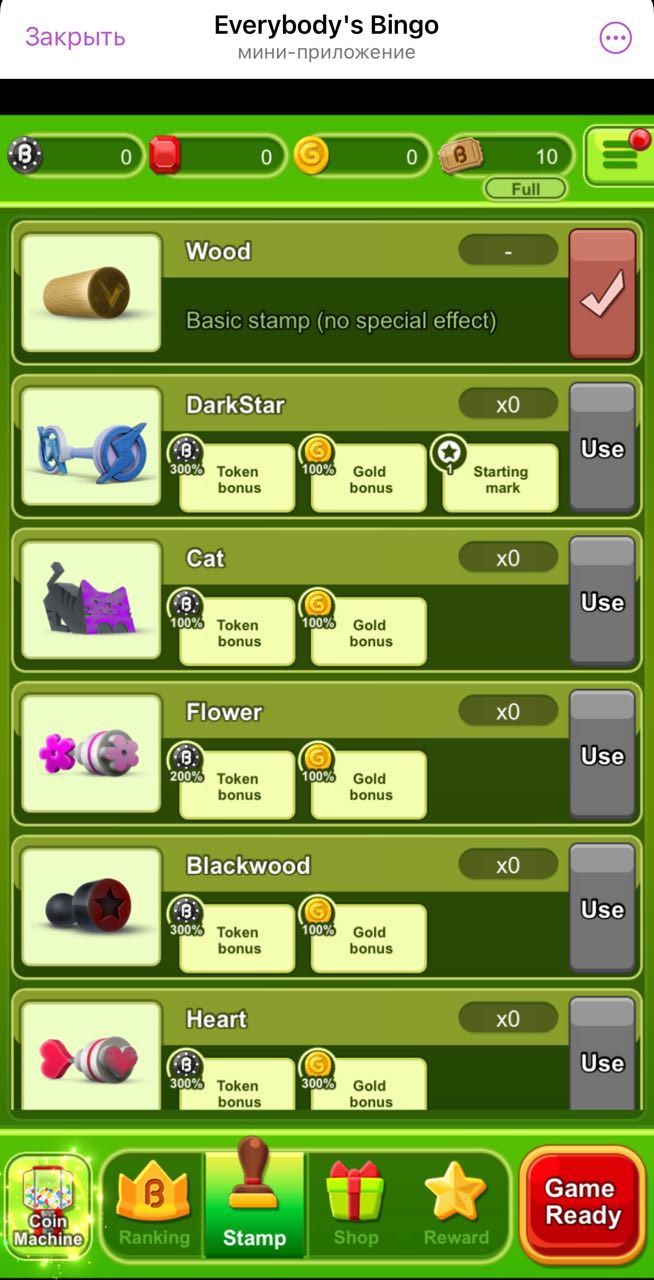Open the Shop tab
The width and height of the screenshot is (654, 1280).
[x=356, y=1205]
